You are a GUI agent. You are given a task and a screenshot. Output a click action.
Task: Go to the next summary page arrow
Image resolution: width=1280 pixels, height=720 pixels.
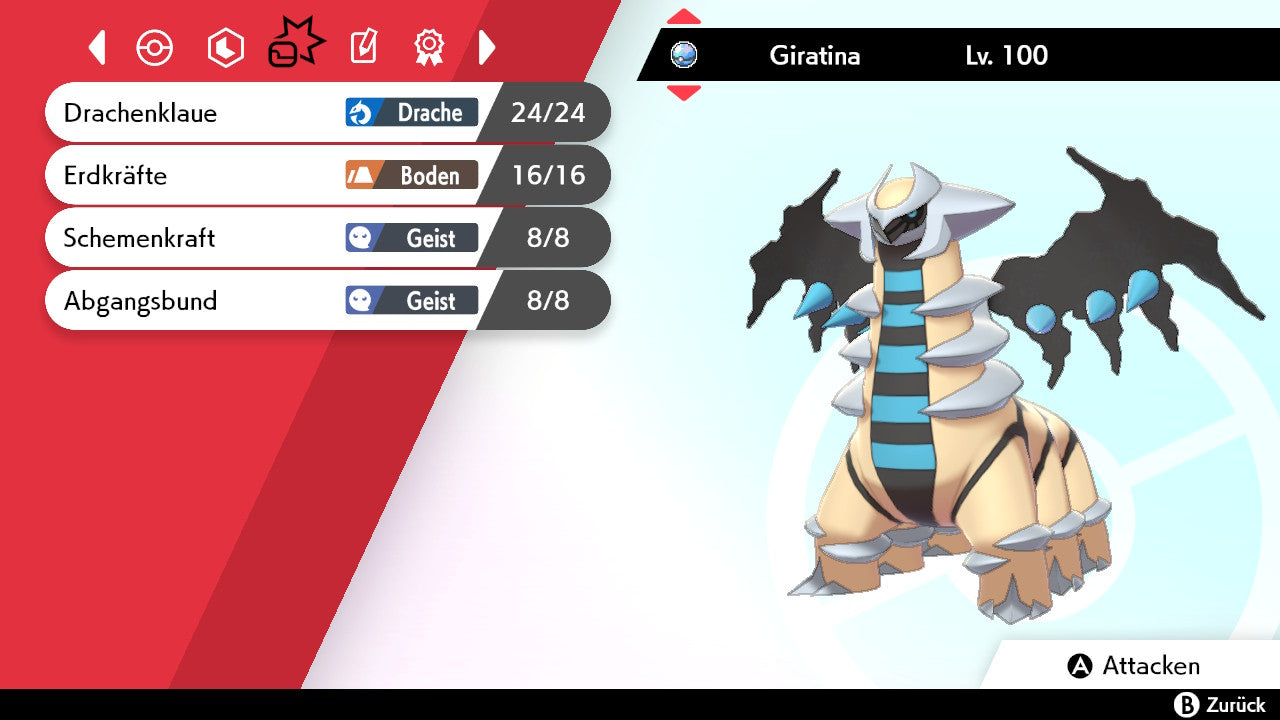[487, 47]
